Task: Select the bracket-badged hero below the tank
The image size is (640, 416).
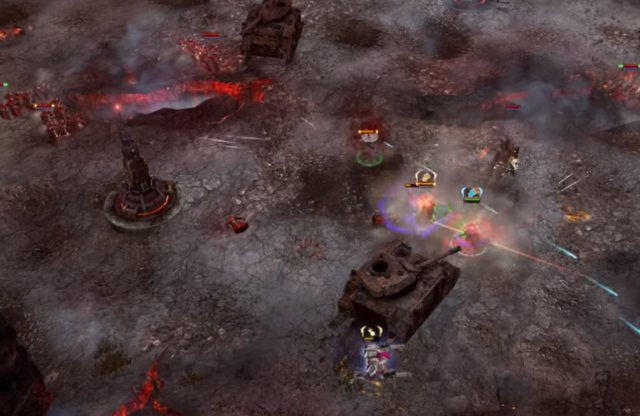Action: (371, 334)
